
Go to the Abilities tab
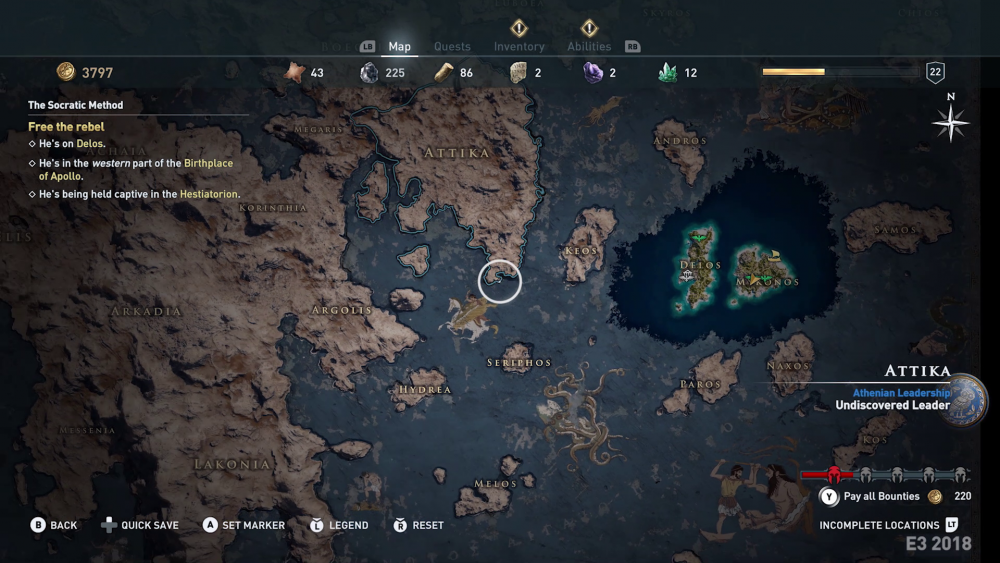[x=589, y=47]
